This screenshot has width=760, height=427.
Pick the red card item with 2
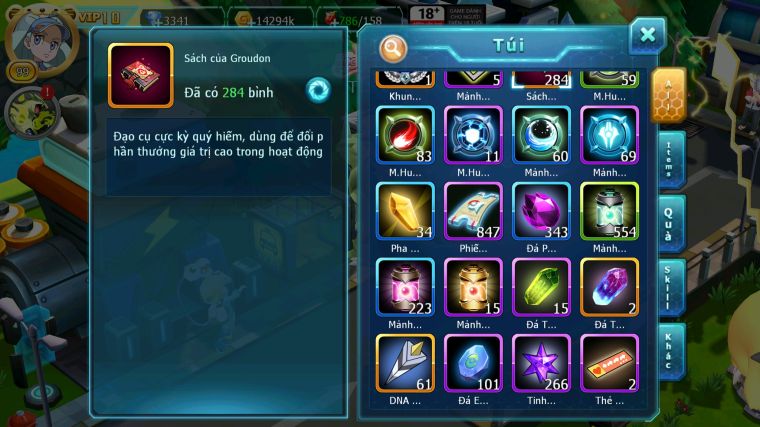(609, 362)
